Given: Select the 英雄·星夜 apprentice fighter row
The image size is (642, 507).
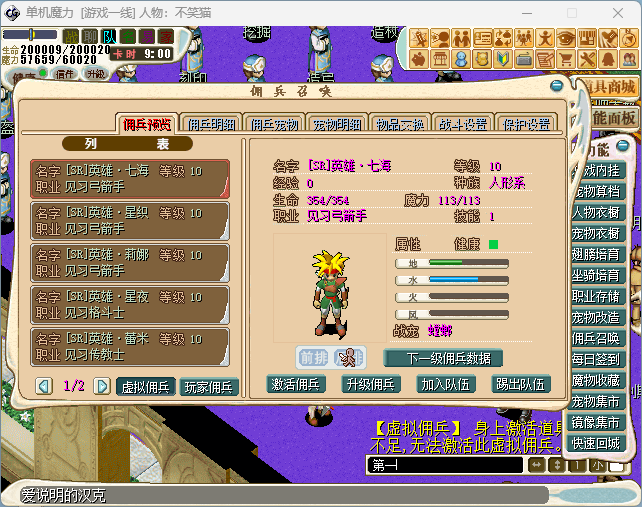Looking at the screenshot, I should (130, 304).
